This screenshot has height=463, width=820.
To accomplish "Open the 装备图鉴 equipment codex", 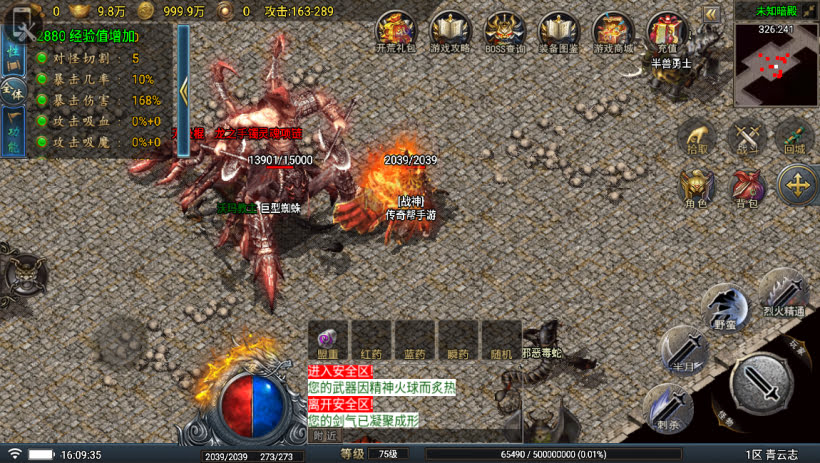I will [559, 31].
